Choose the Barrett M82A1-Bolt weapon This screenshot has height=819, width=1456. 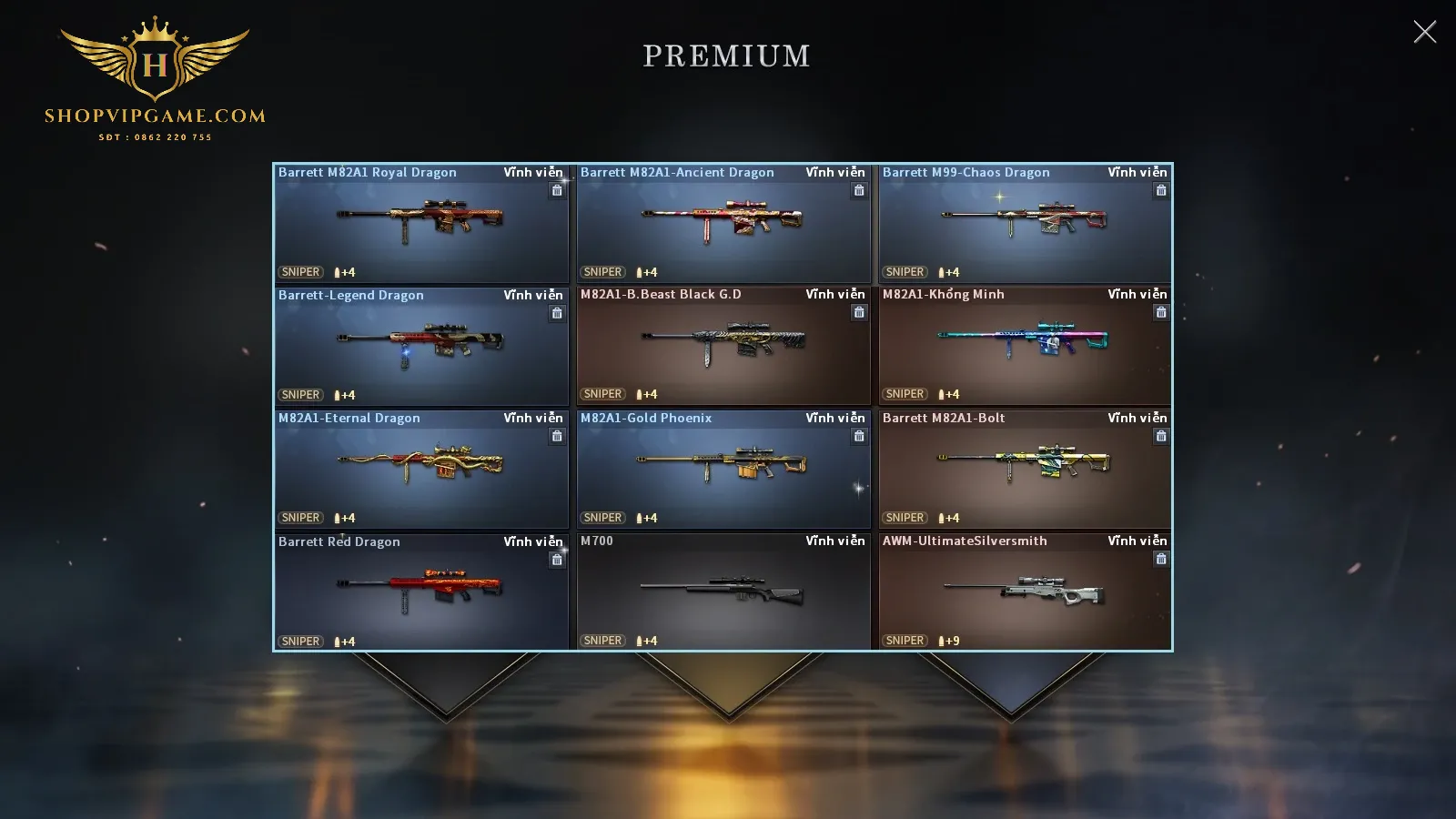click(1025, 470)
